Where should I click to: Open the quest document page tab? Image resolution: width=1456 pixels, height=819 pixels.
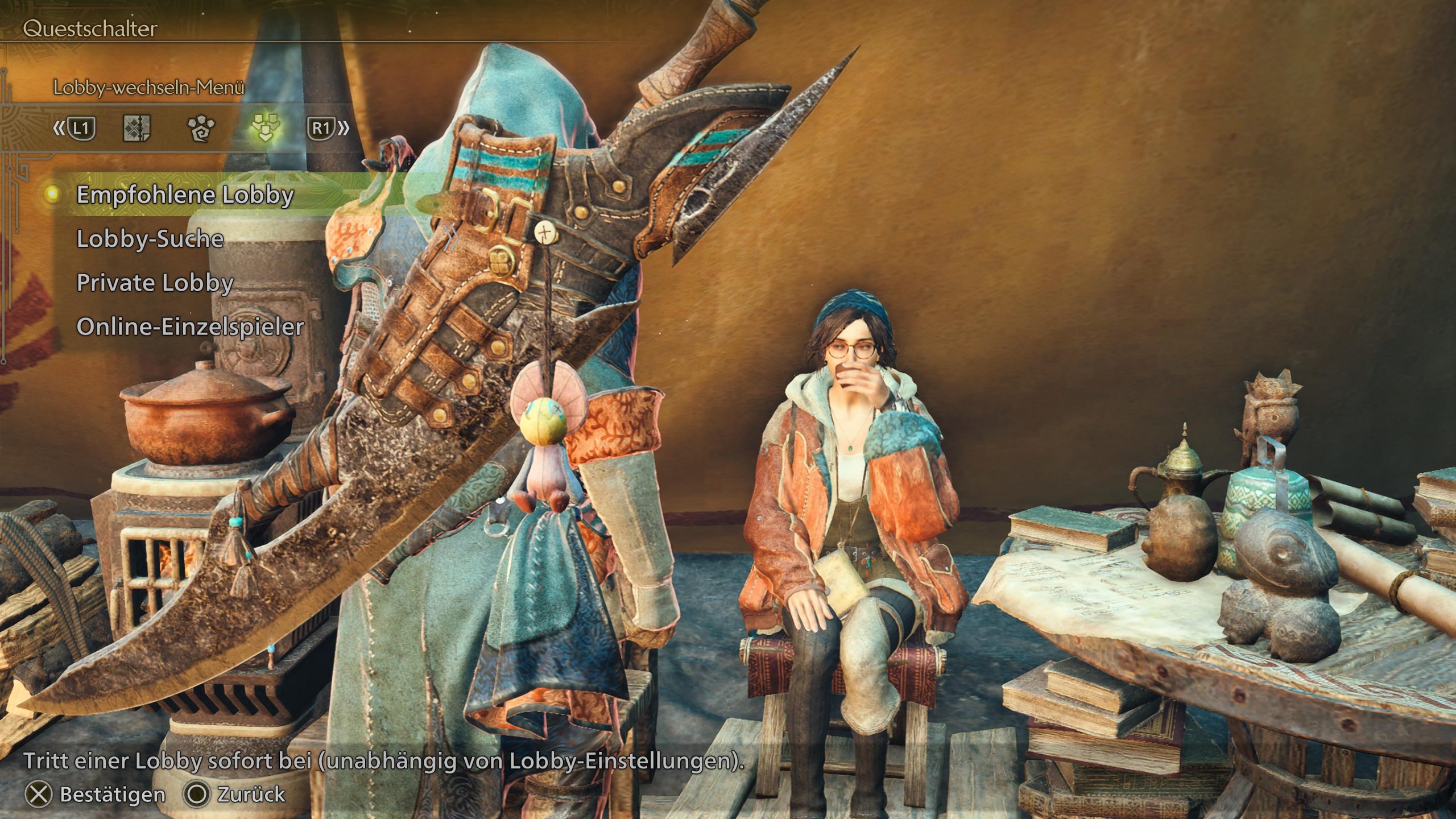[x=136, y=129]
